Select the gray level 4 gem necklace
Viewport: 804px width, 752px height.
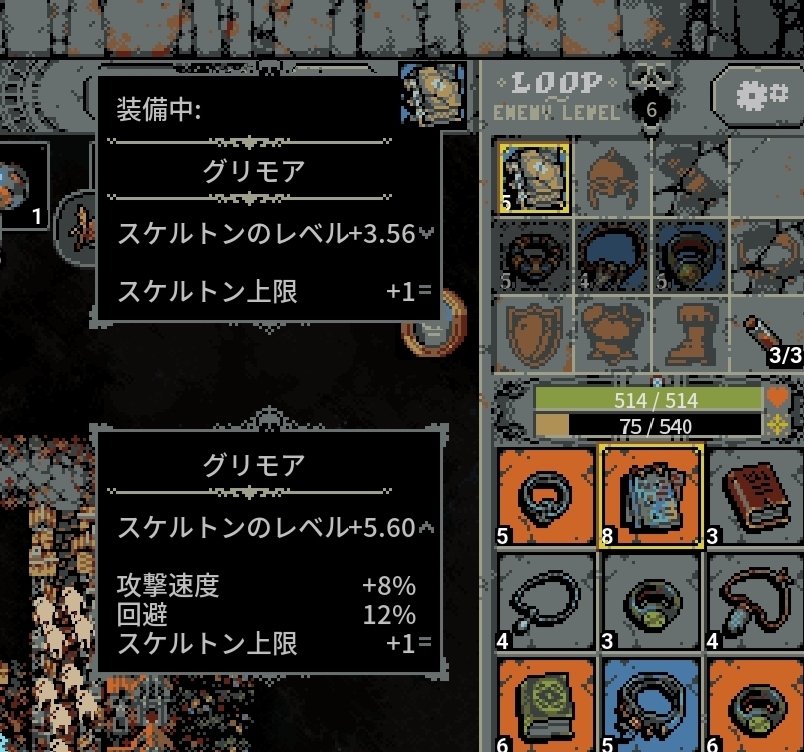pos(545,602)
